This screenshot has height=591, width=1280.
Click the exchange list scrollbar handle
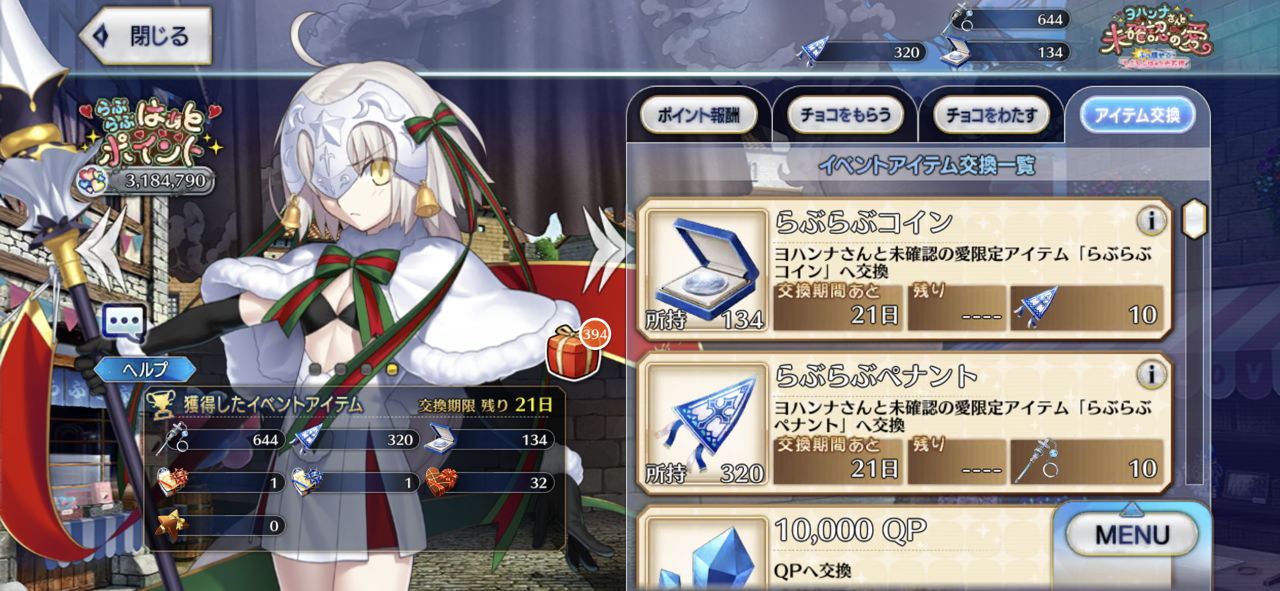1193,217
